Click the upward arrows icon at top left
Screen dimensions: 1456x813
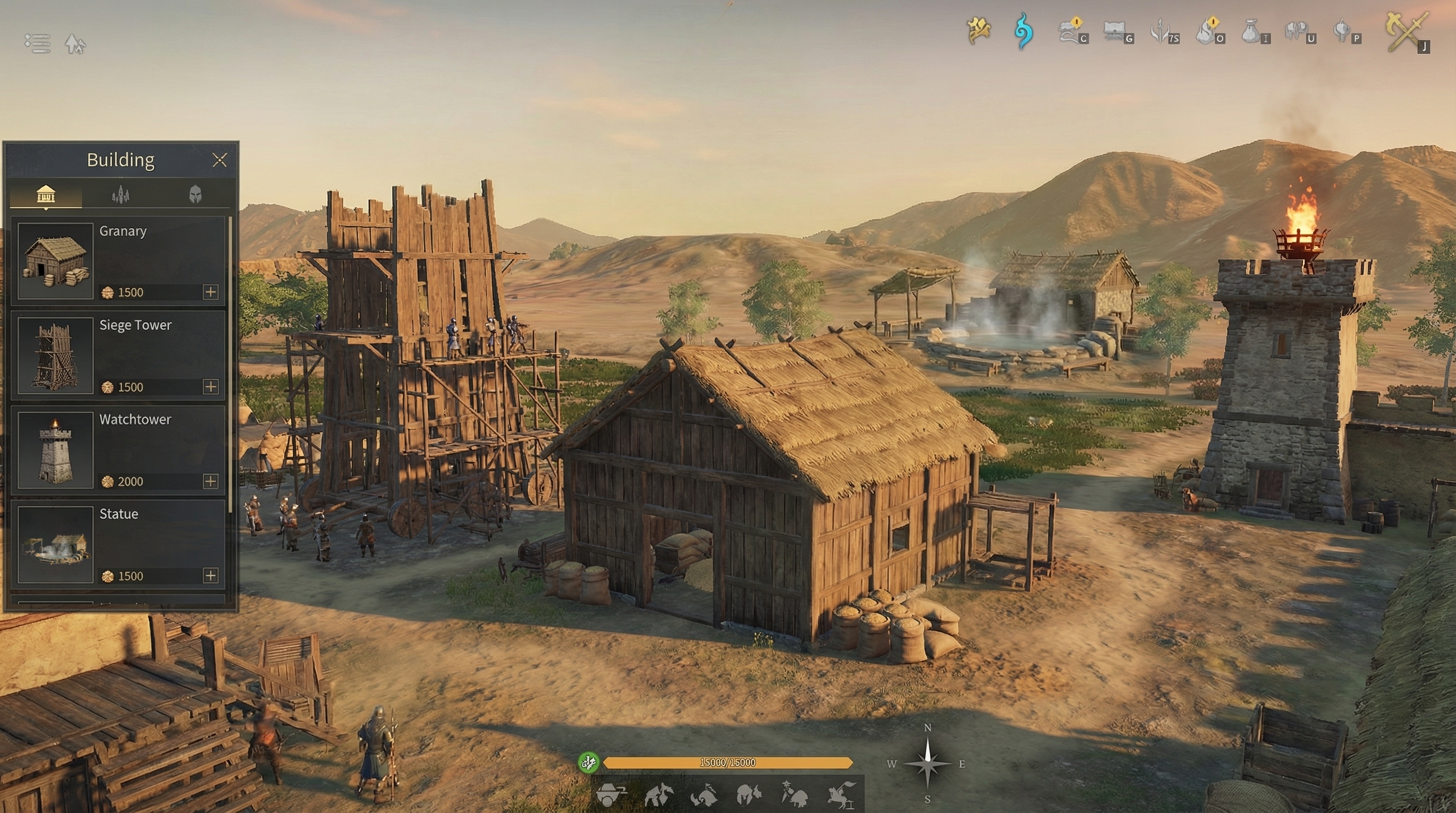click(75, 43)
